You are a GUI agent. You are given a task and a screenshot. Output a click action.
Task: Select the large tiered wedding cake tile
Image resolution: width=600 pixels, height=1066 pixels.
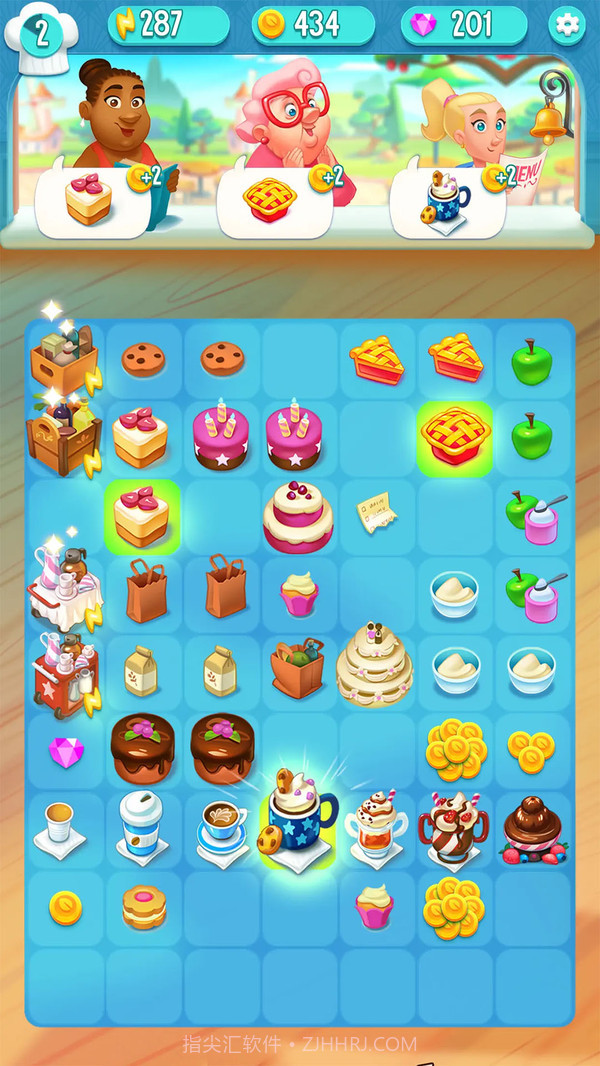click(x=375, y=662)
